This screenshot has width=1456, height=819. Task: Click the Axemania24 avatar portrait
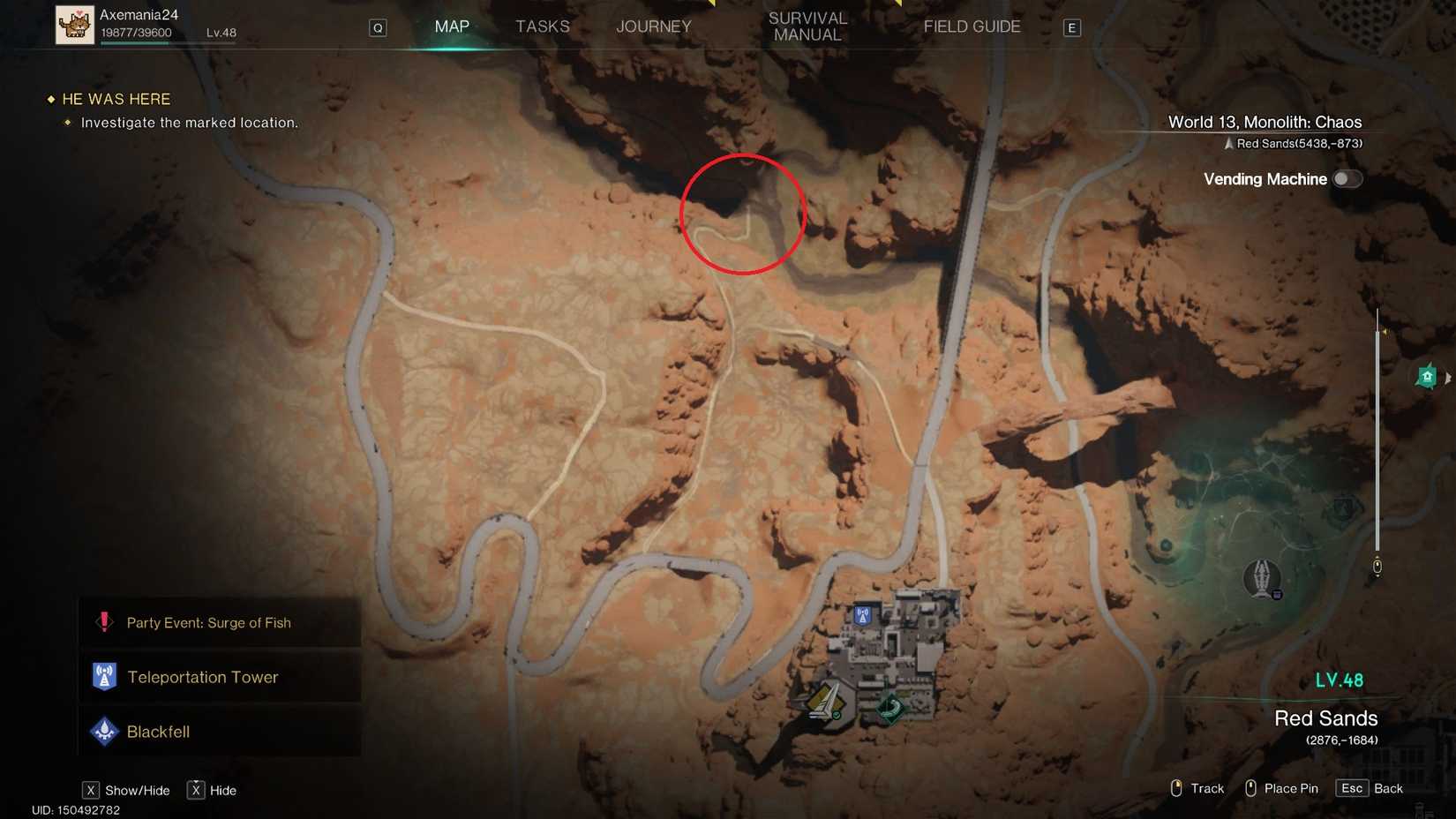[x=75, y=24]
